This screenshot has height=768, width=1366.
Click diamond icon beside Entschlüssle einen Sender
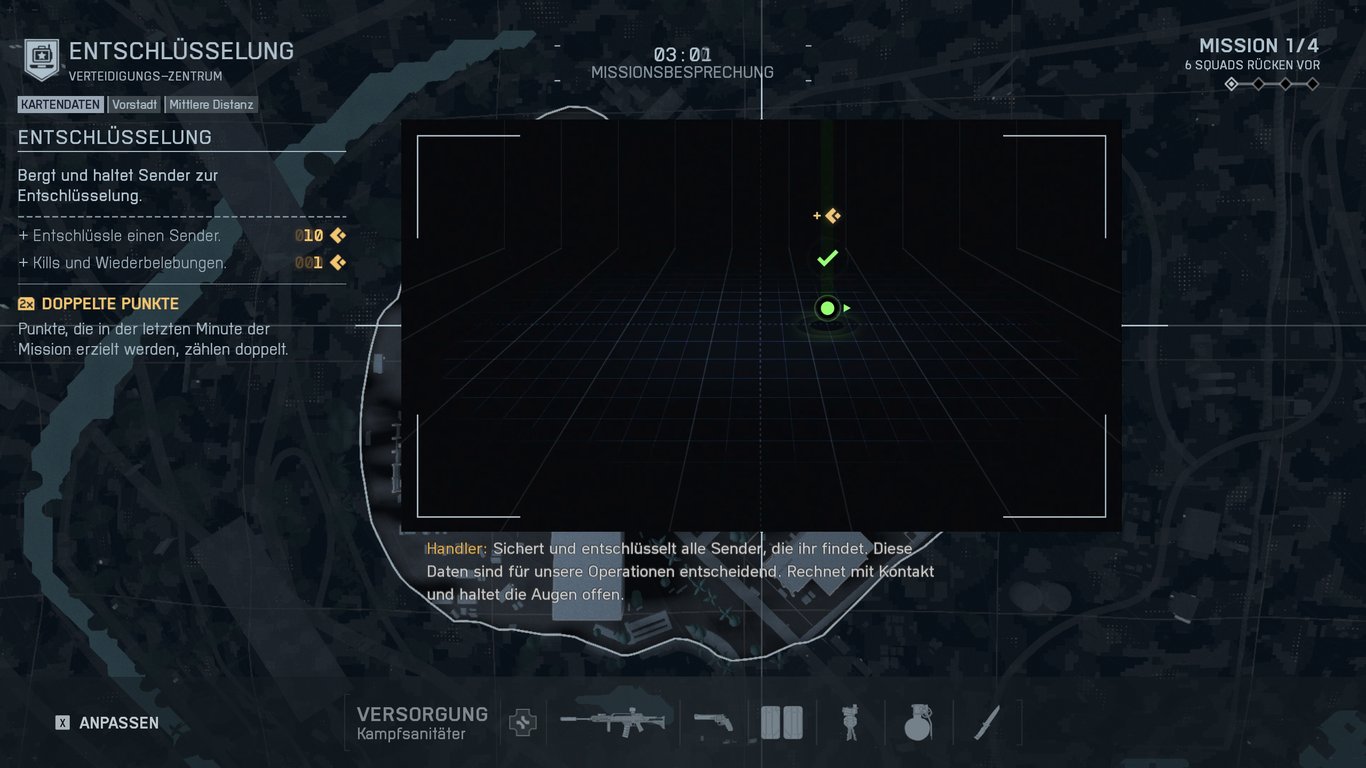click(336, 235)
